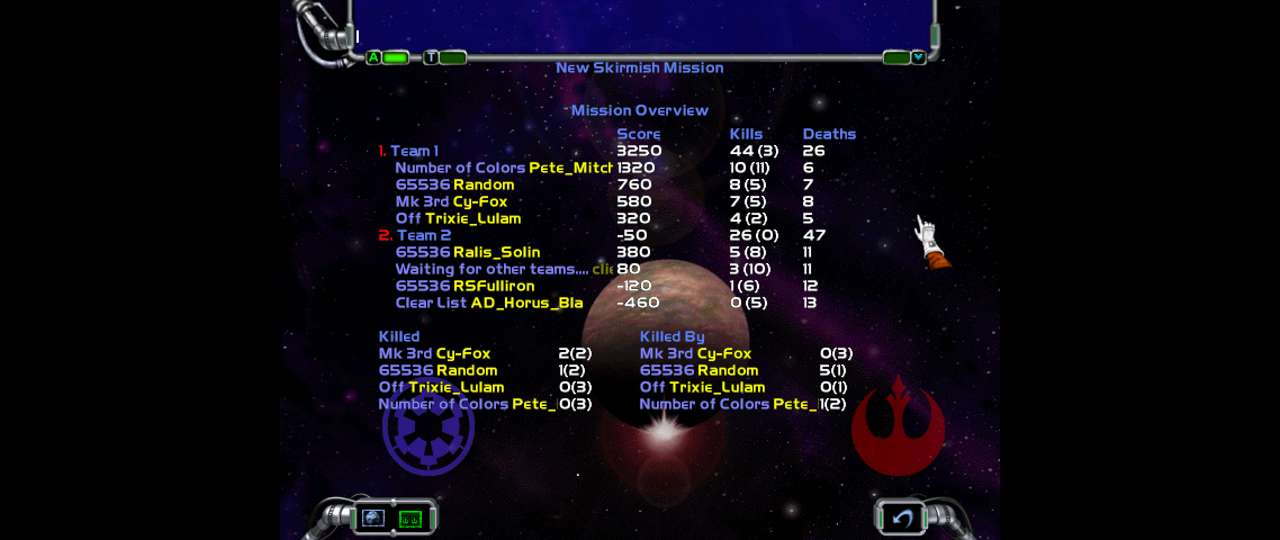
Task: Select the green ships overview icon
Action: tap(411, 518)
